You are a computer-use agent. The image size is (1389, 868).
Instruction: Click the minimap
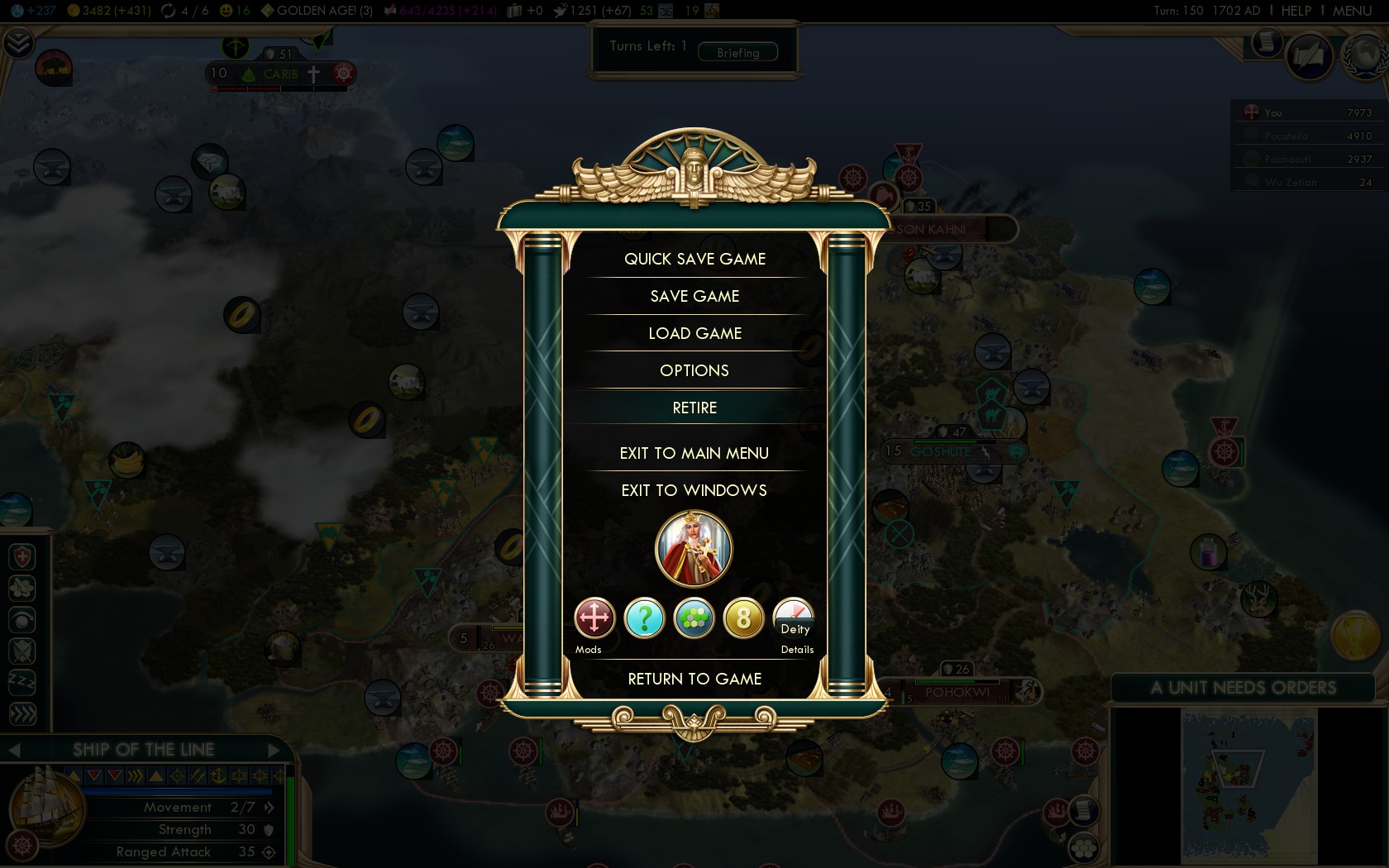tap(1248, 785)
